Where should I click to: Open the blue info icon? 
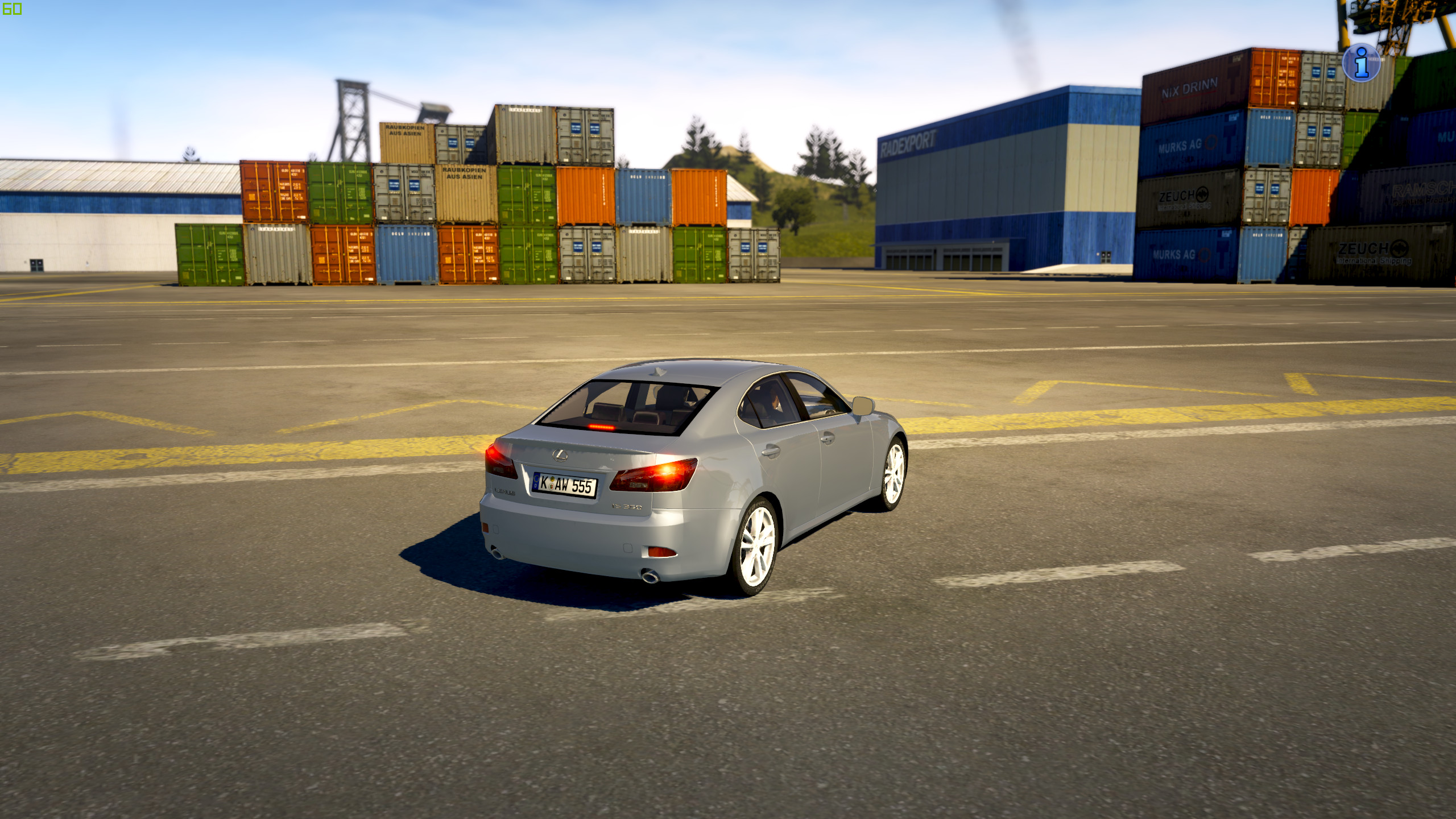1361,63
